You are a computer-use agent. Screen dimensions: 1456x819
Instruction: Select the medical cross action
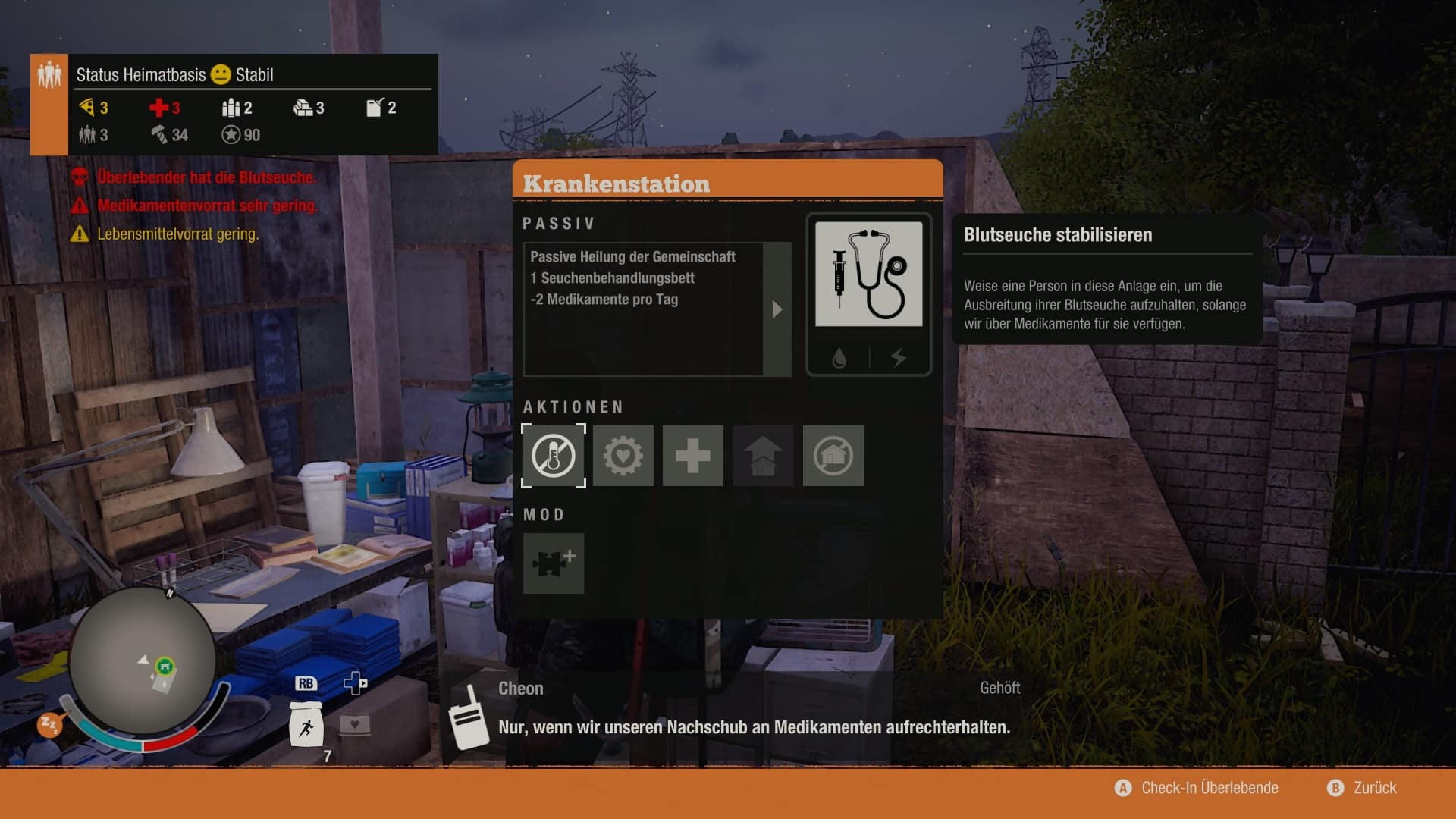[693, 456]
